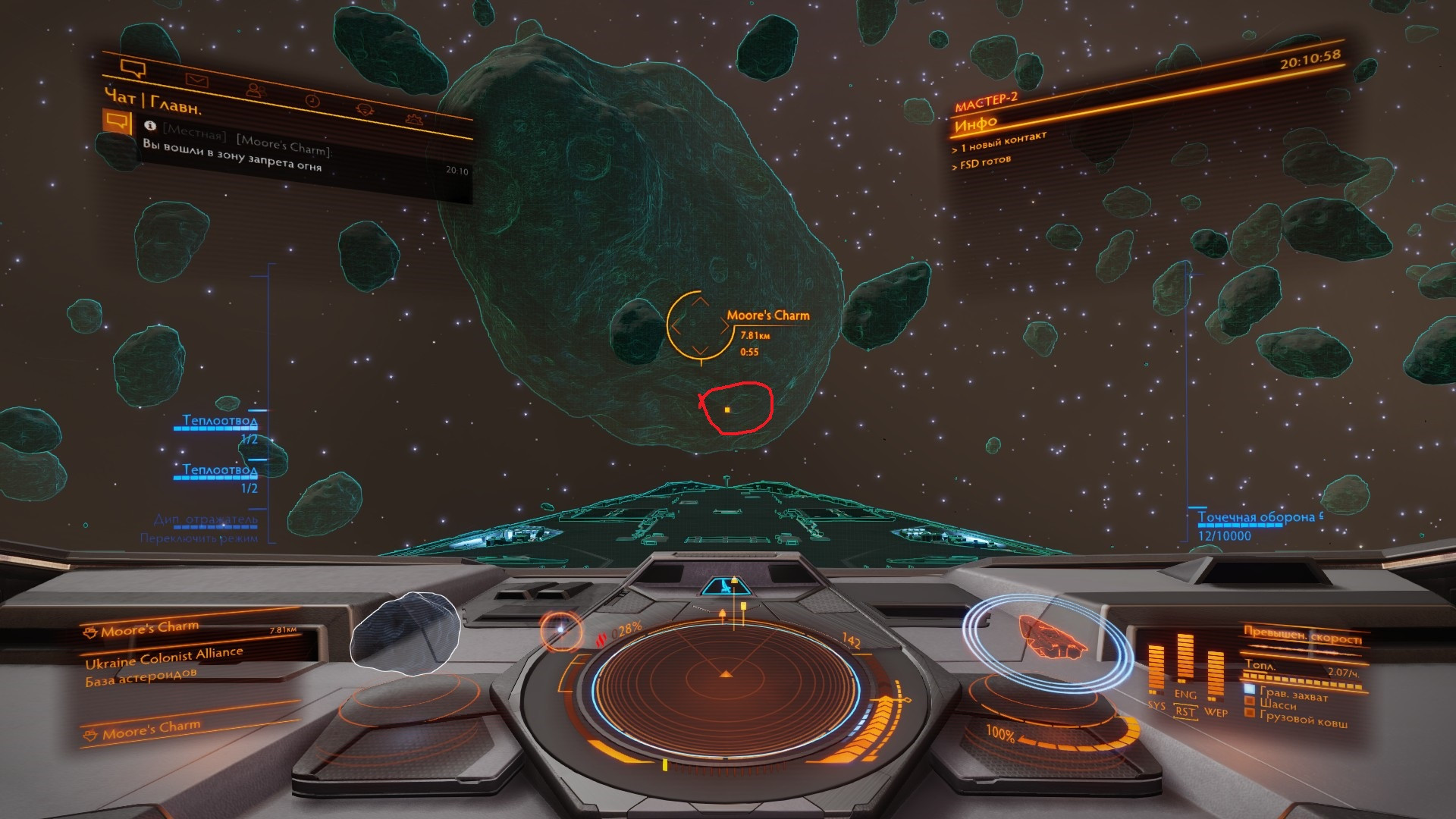Click the Moore's Charm target info panel
This screenshot has height=819, width=1456.
[190, 652]
